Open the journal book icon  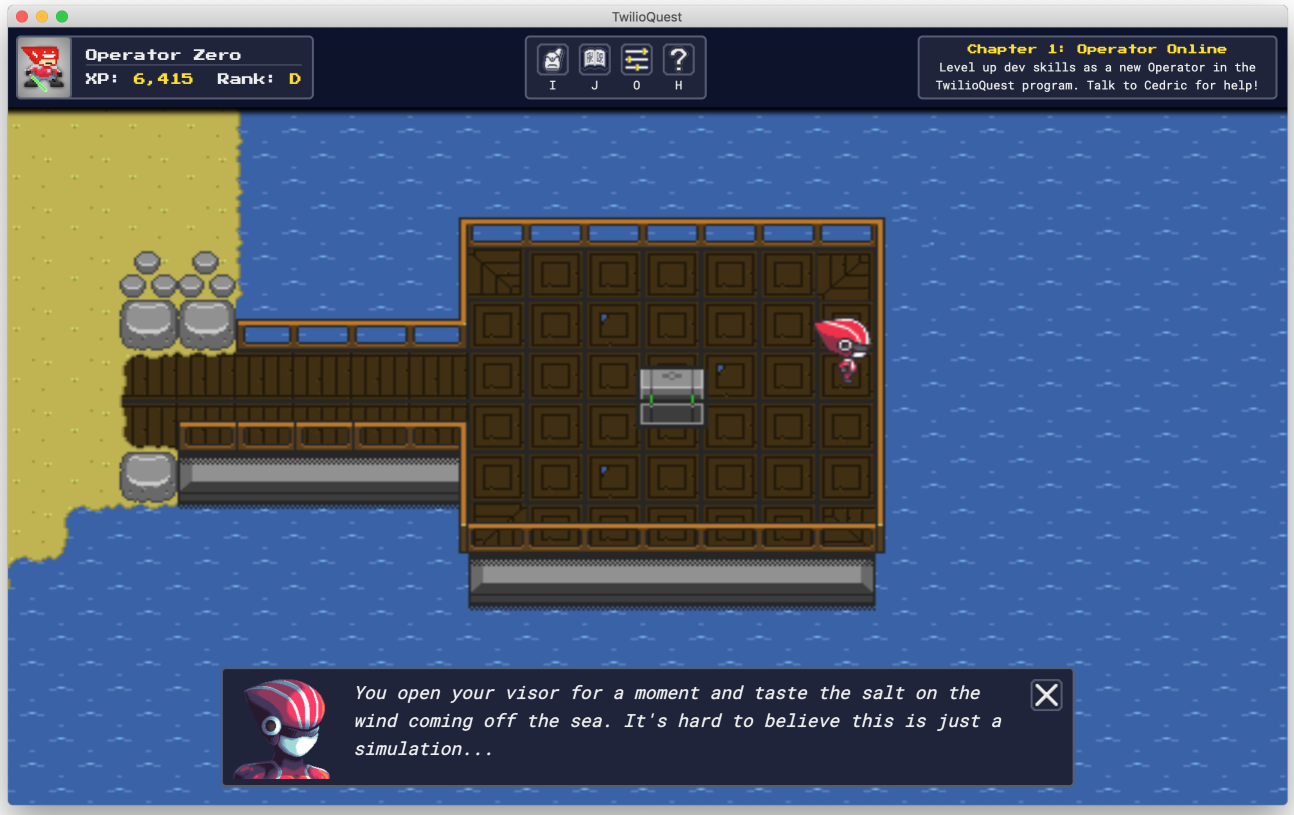click(x=594, y=60)
